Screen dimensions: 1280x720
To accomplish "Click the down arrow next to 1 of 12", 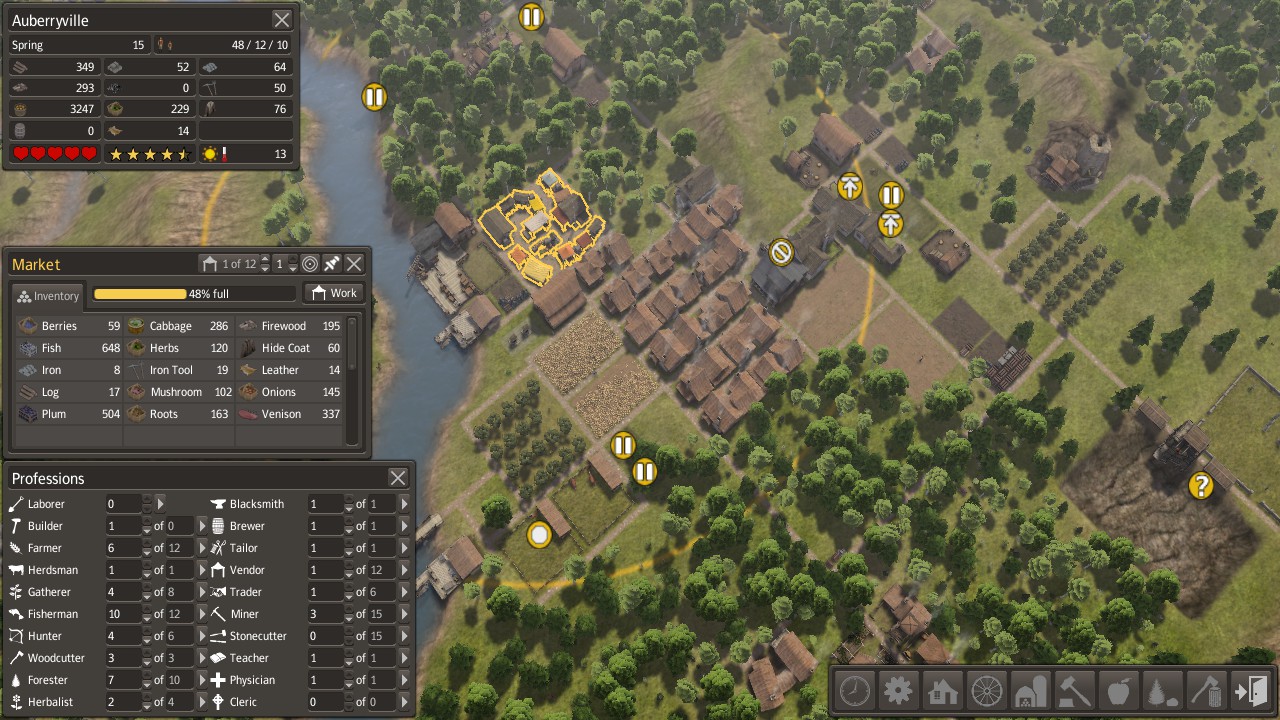I will pyautogui.click(x=265, y=268).
